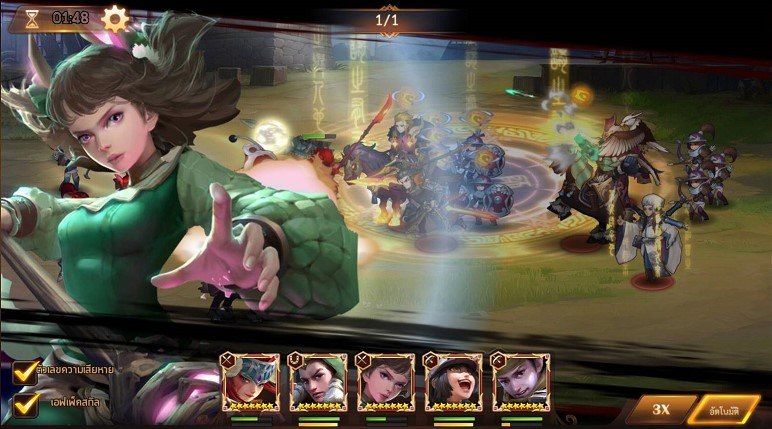Viewport: 772px width, 429px height.
Task: Select the laughing open-mouthed hero portrait
Action: 453,381
